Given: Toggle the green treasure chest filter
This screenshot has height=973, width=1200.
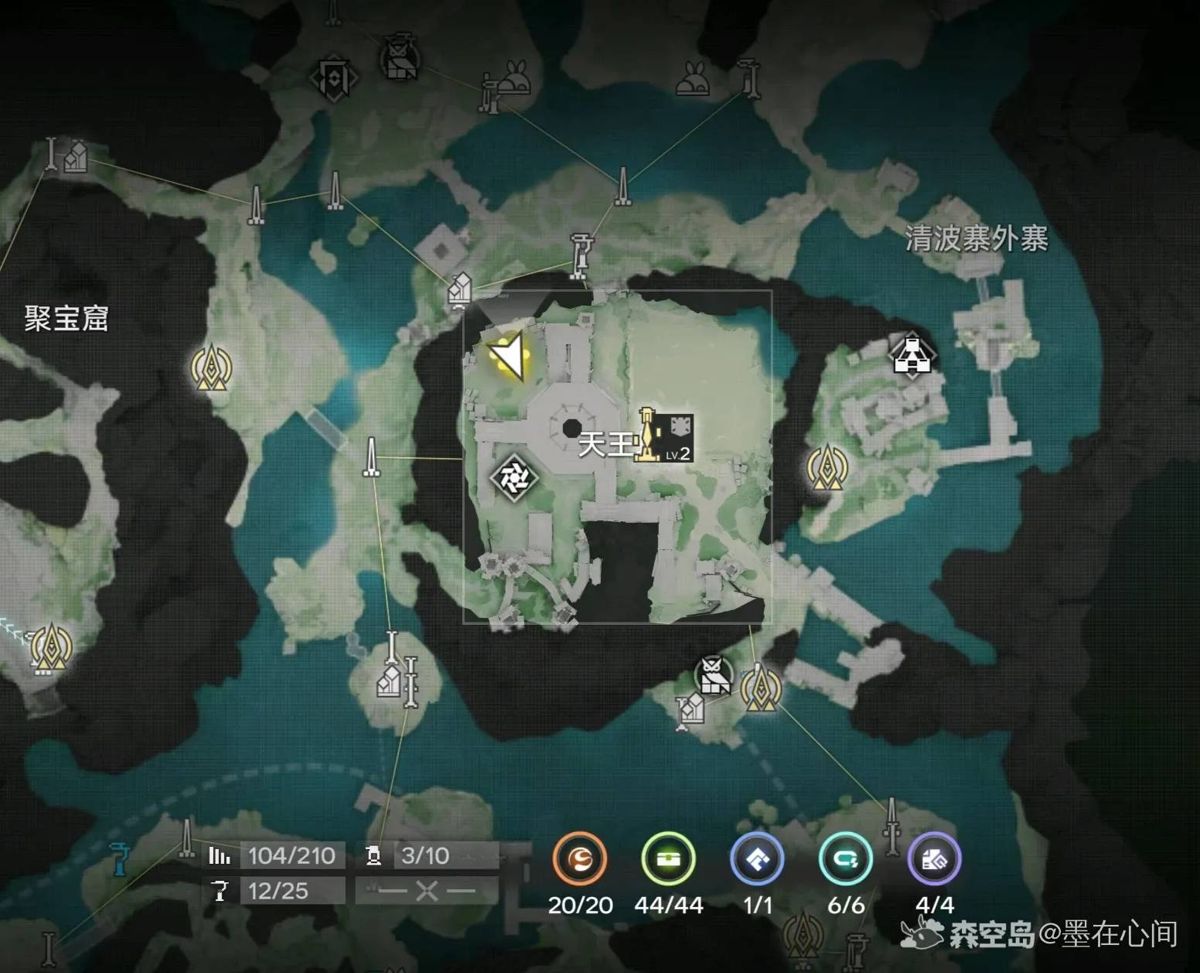Looking at the screenshot, I should pos(668,861).
